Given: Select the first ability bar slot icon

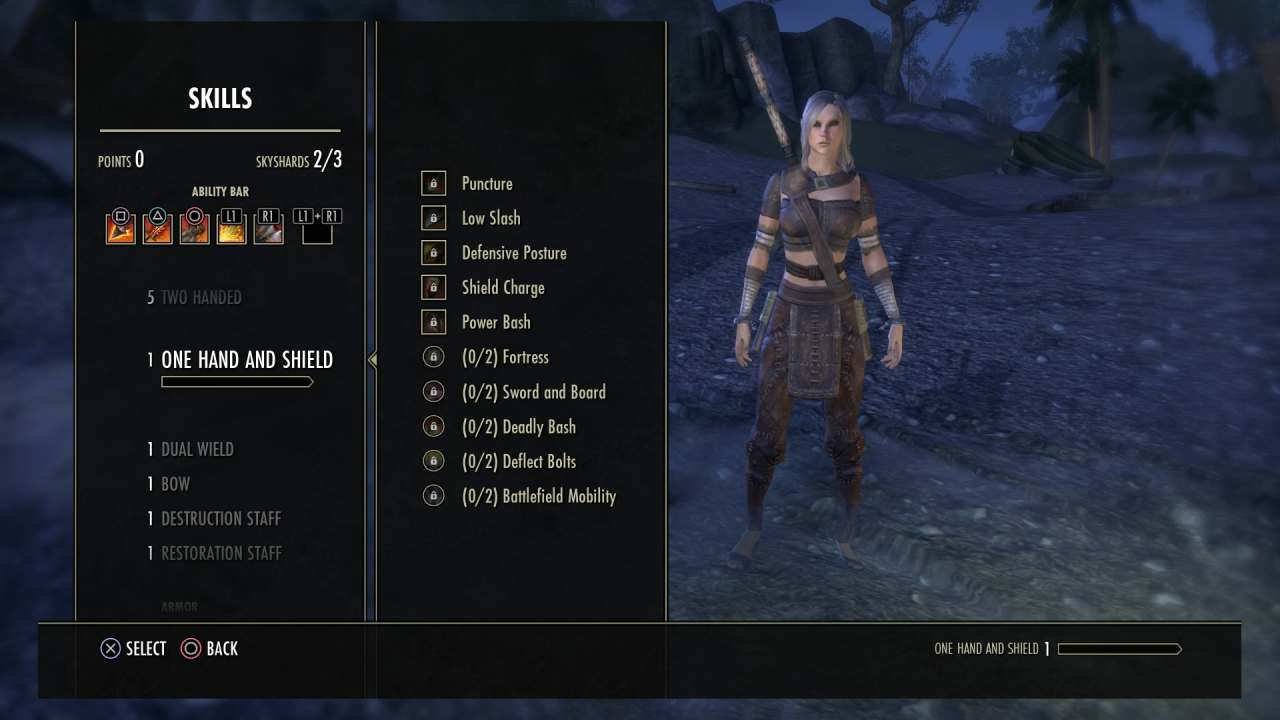Looking at the screenshot, I should click(121, 230).
